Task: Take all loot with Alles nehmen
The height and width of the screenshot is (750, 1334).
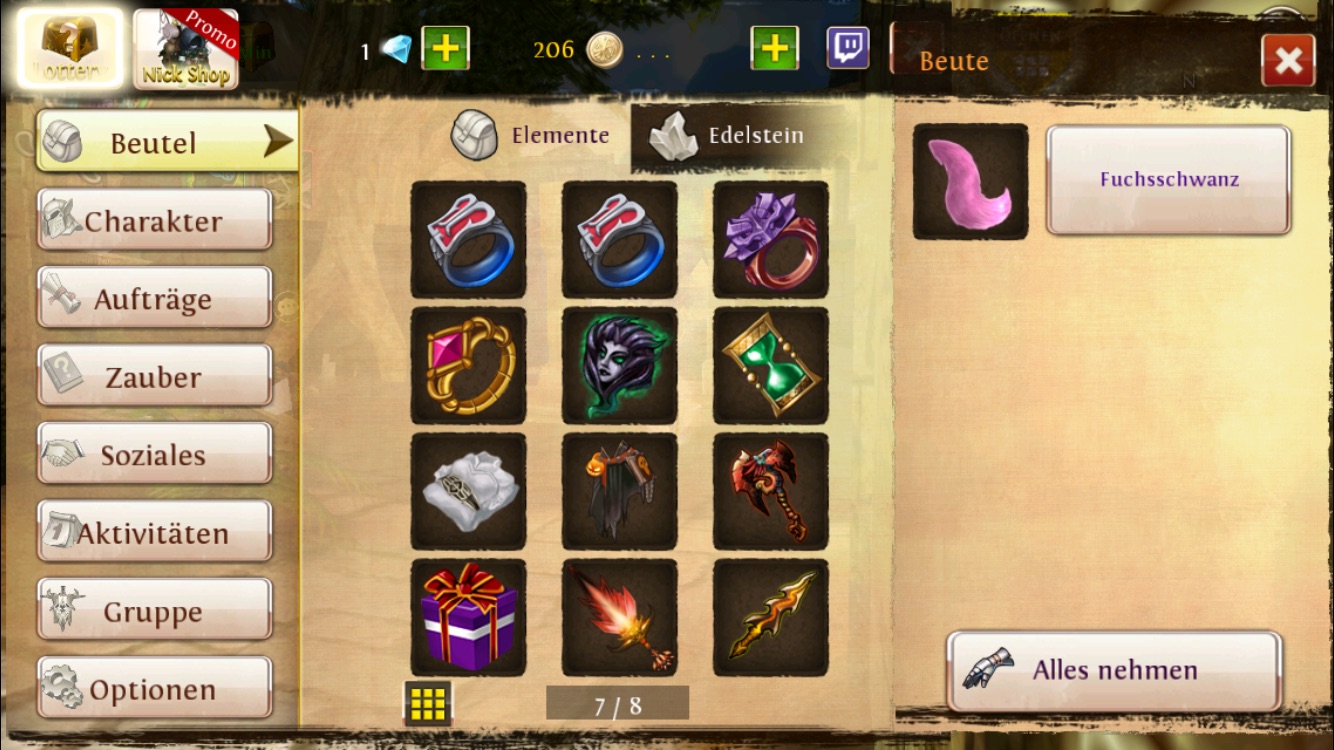Action: point(1114,670)
